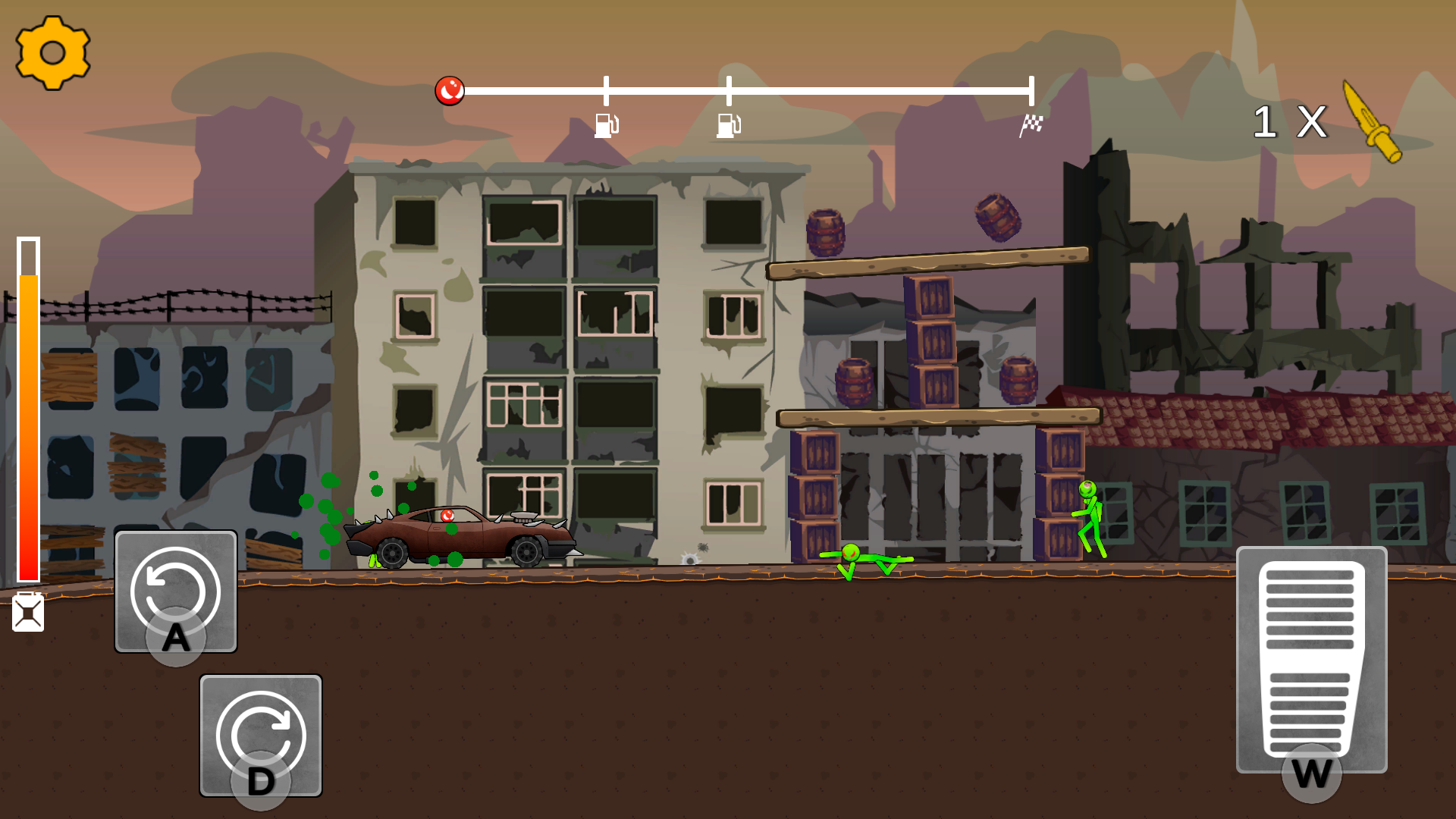Click the red ball player marker

click(450, 90)
